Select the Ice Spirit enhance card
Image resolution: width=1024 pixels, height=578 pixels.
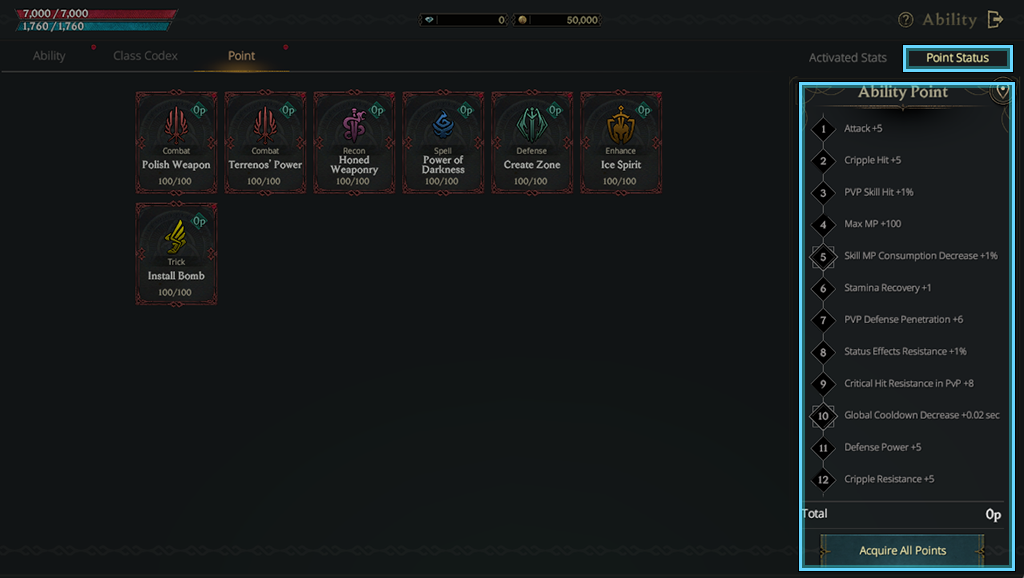pos(621,143)
